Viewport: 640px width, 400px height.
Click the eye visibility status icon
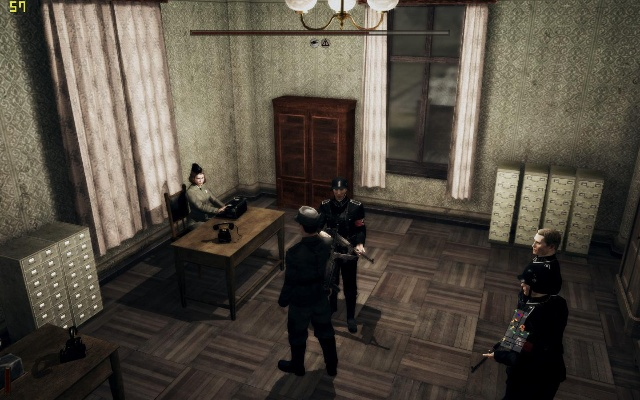314,43
